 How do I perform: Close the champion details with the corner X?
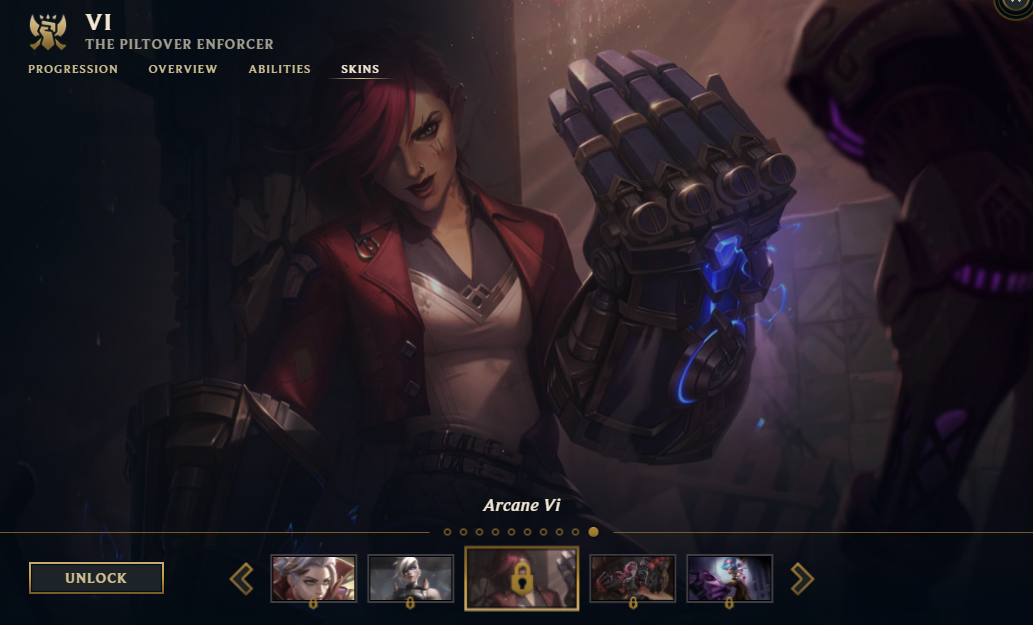[x=1018, y=5]
